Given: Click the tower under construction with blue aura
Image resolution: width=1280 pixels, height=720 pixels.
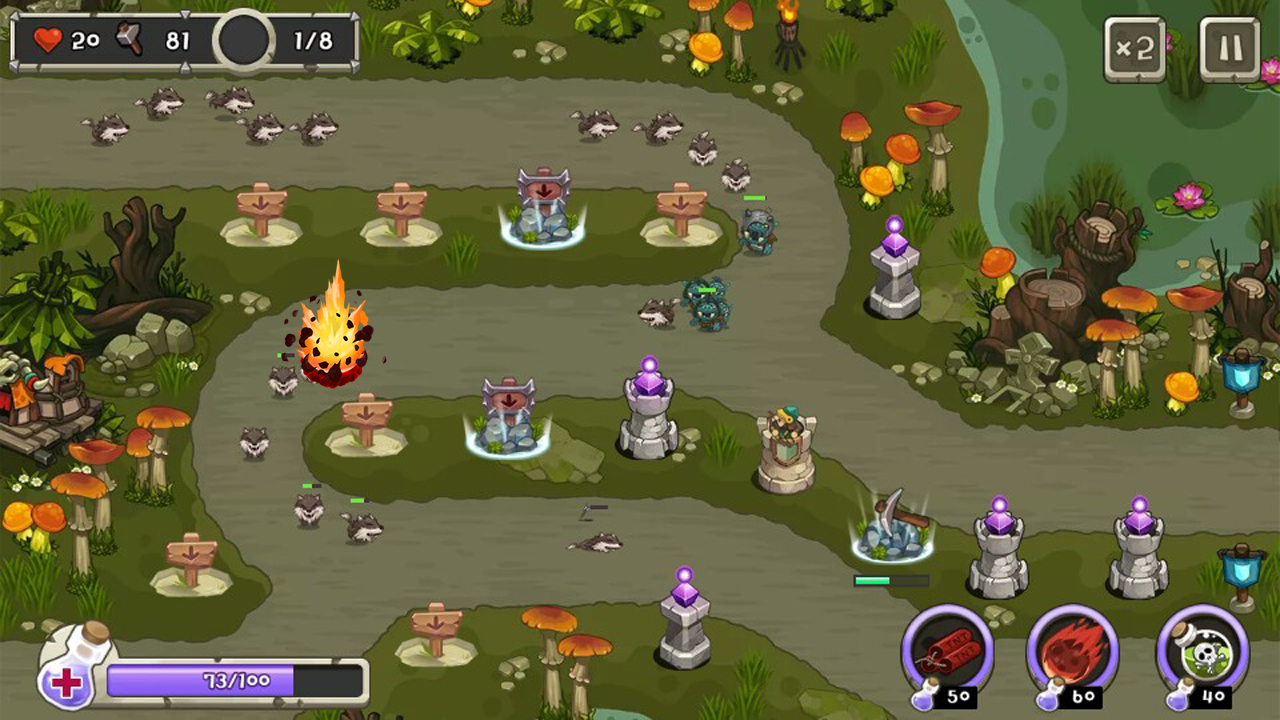Looking at the screenshot, I should point(545,210).
